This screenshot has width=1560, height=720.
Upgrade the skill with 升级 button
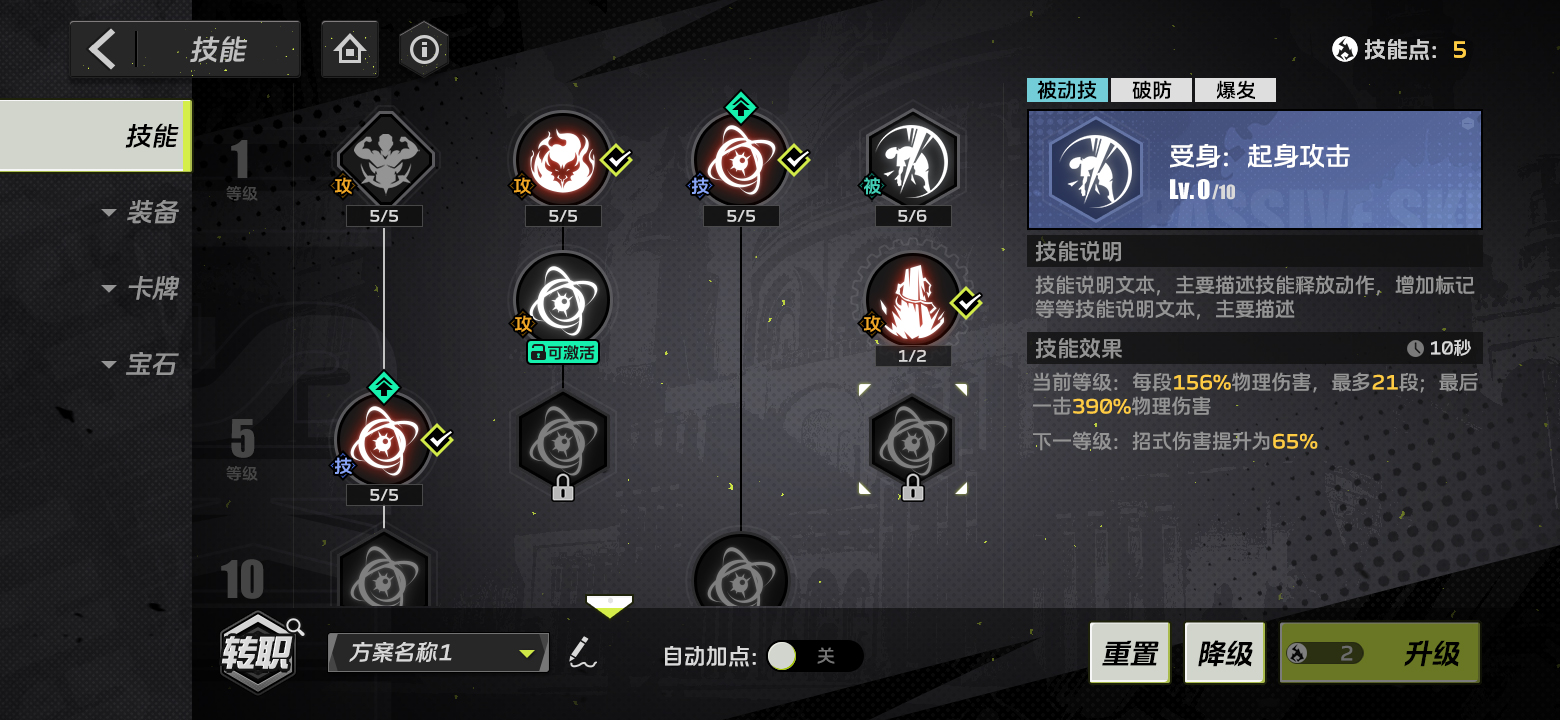[1379, 653]
